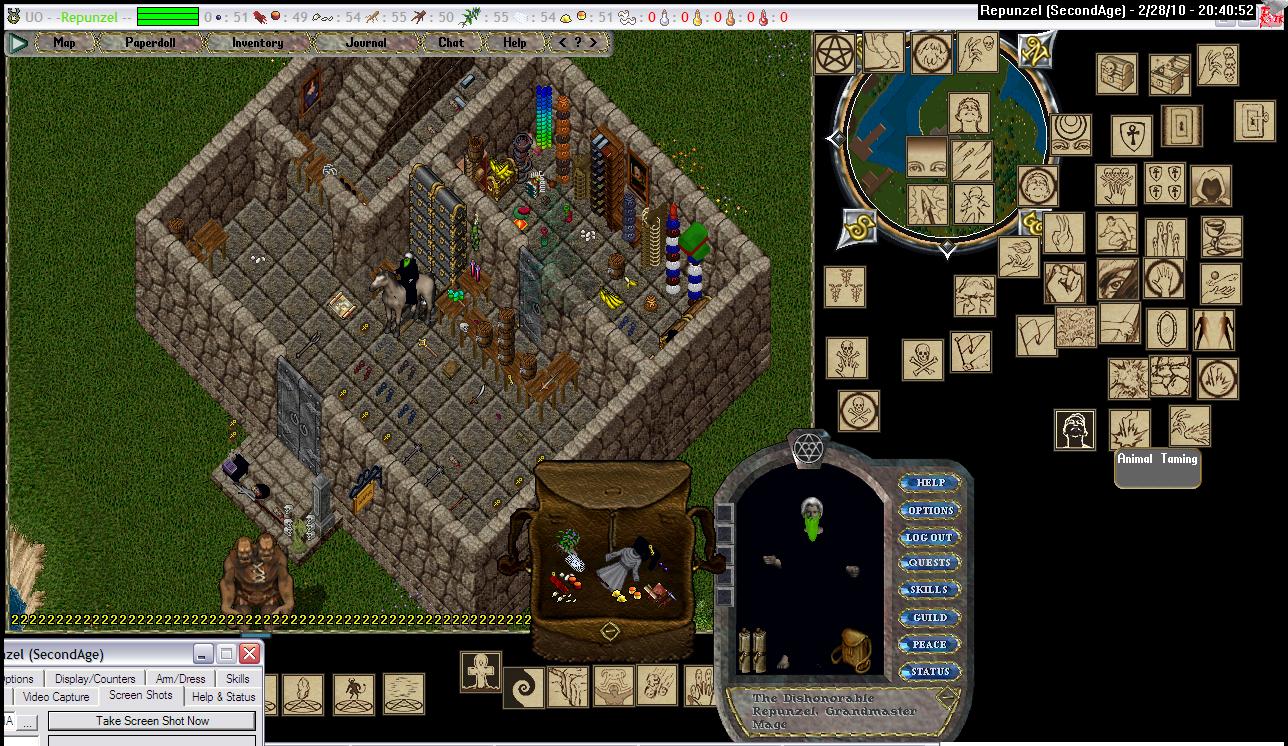This screenshot has height=746, width=1288.
Task: Open the STATUS button on the paperdoll
Action: [930, 671]
